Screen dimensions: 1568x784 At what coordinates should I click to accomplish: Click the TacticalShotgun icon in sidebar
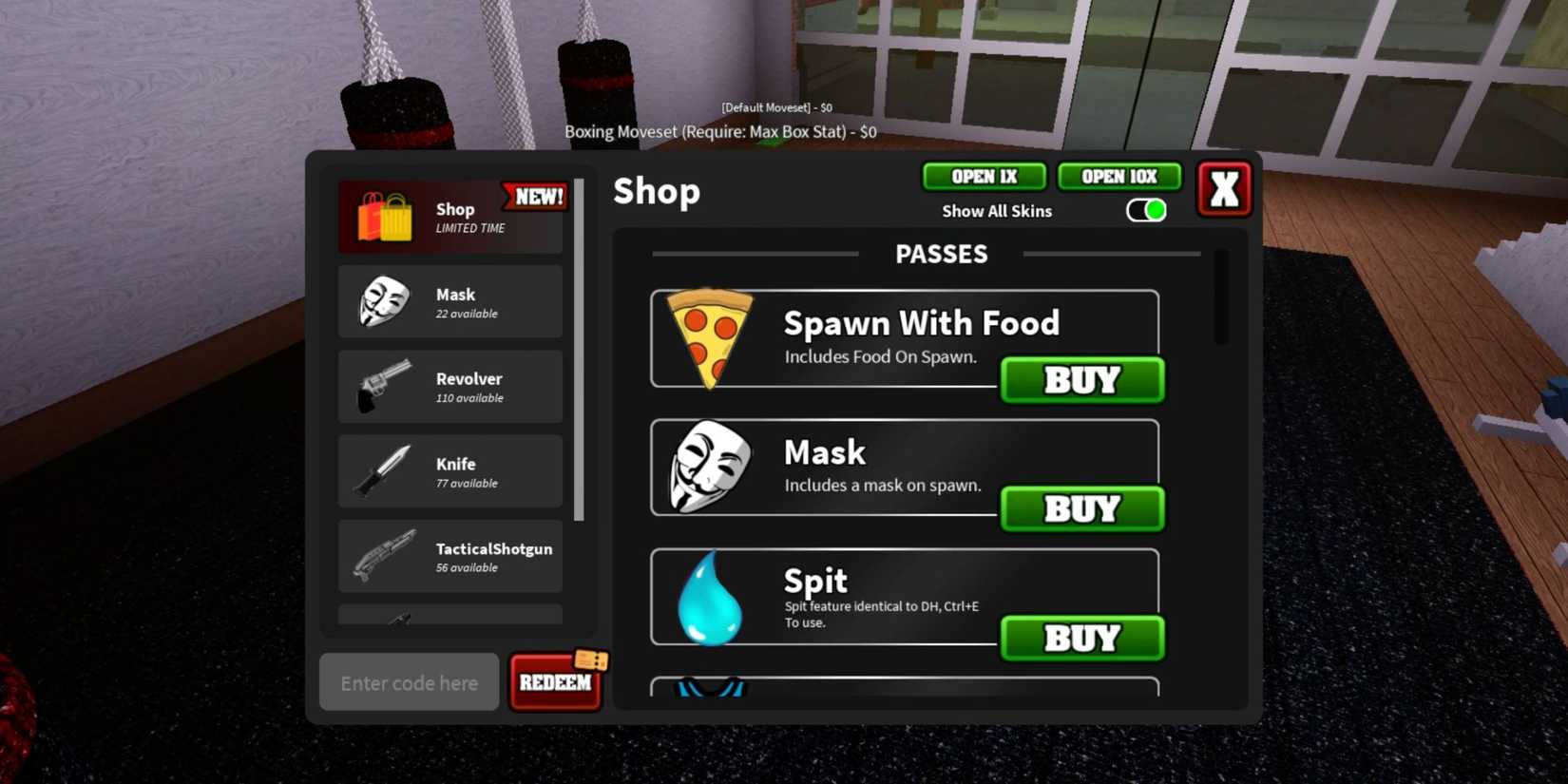[x=383, y=556]
